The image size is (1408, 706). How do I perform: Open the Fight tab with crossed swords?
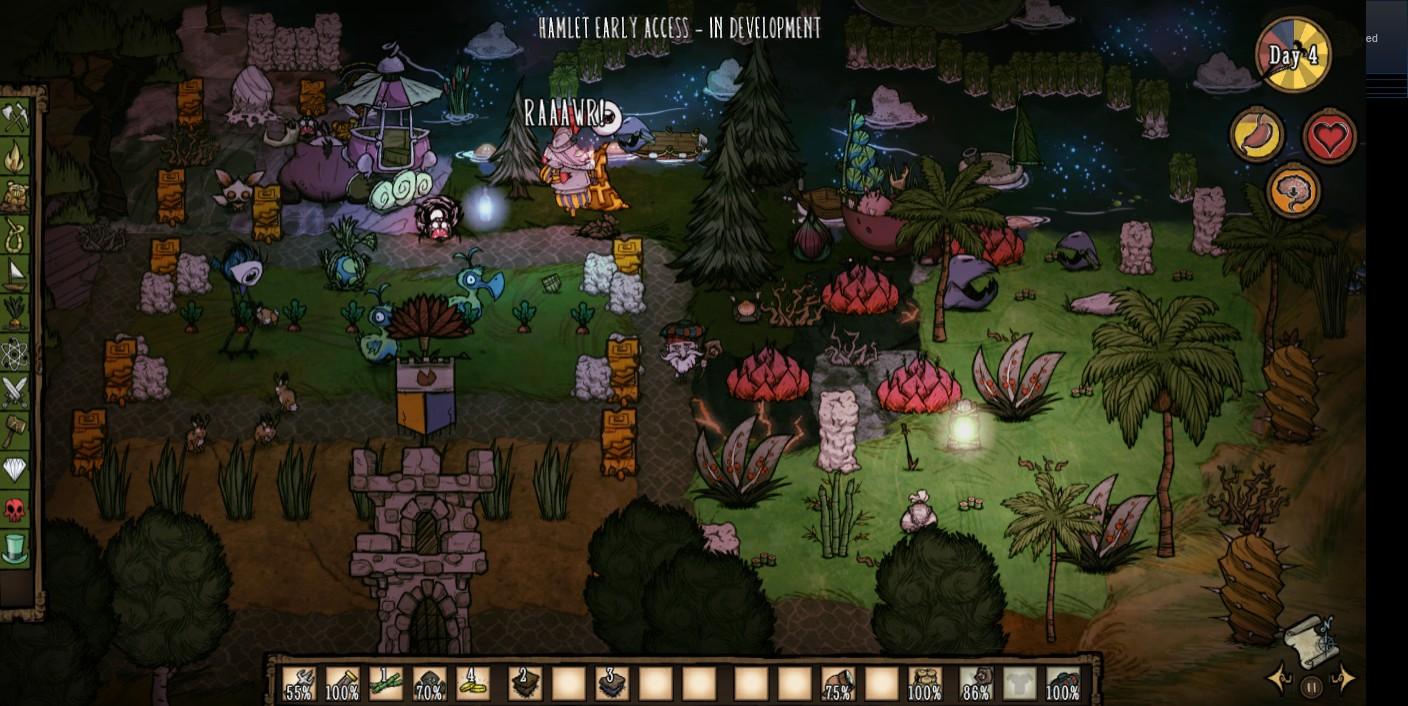point(15,391)
